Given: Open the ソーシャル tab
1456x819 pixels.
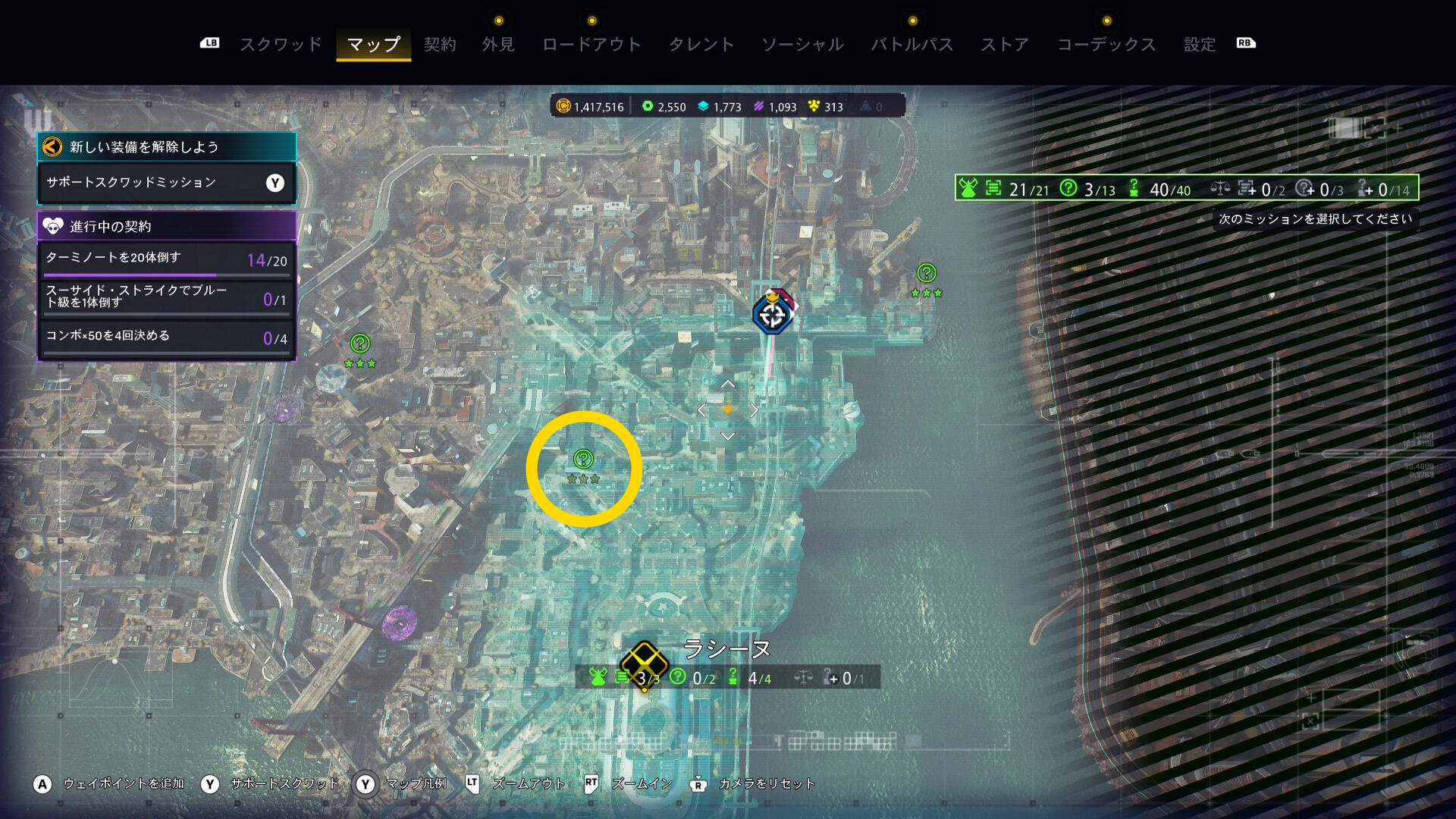Looking at the screenshot, I should coord(802,44).
